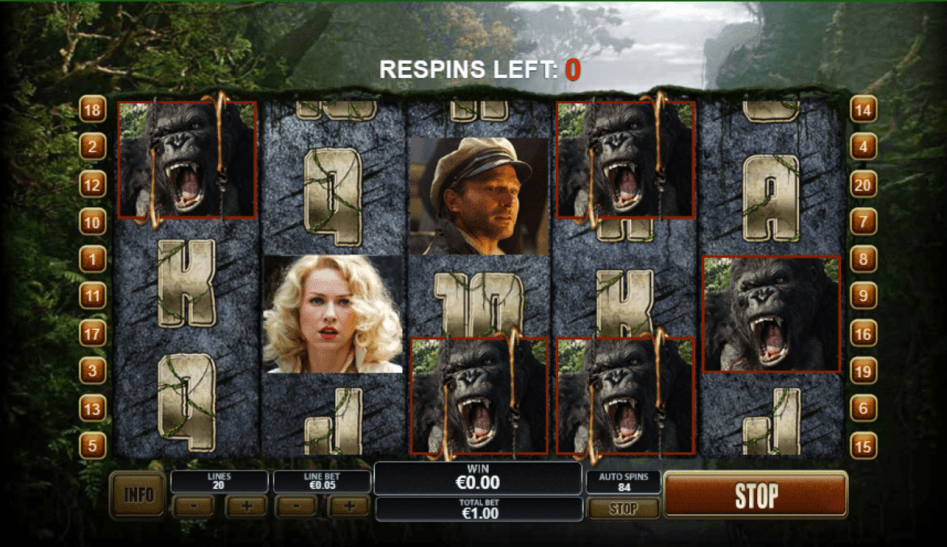Choose payline number 8
The width and height of the screenshot is (947, 547).
click(863, 259)
